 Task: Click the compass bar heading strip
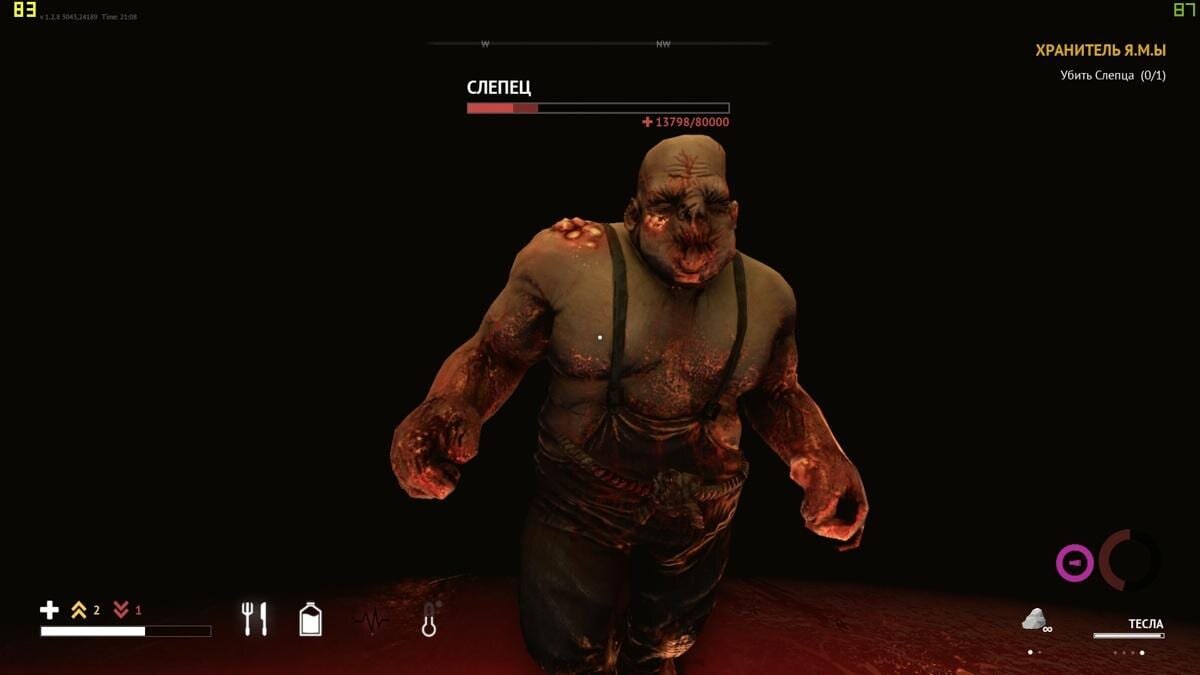[599, 44]
